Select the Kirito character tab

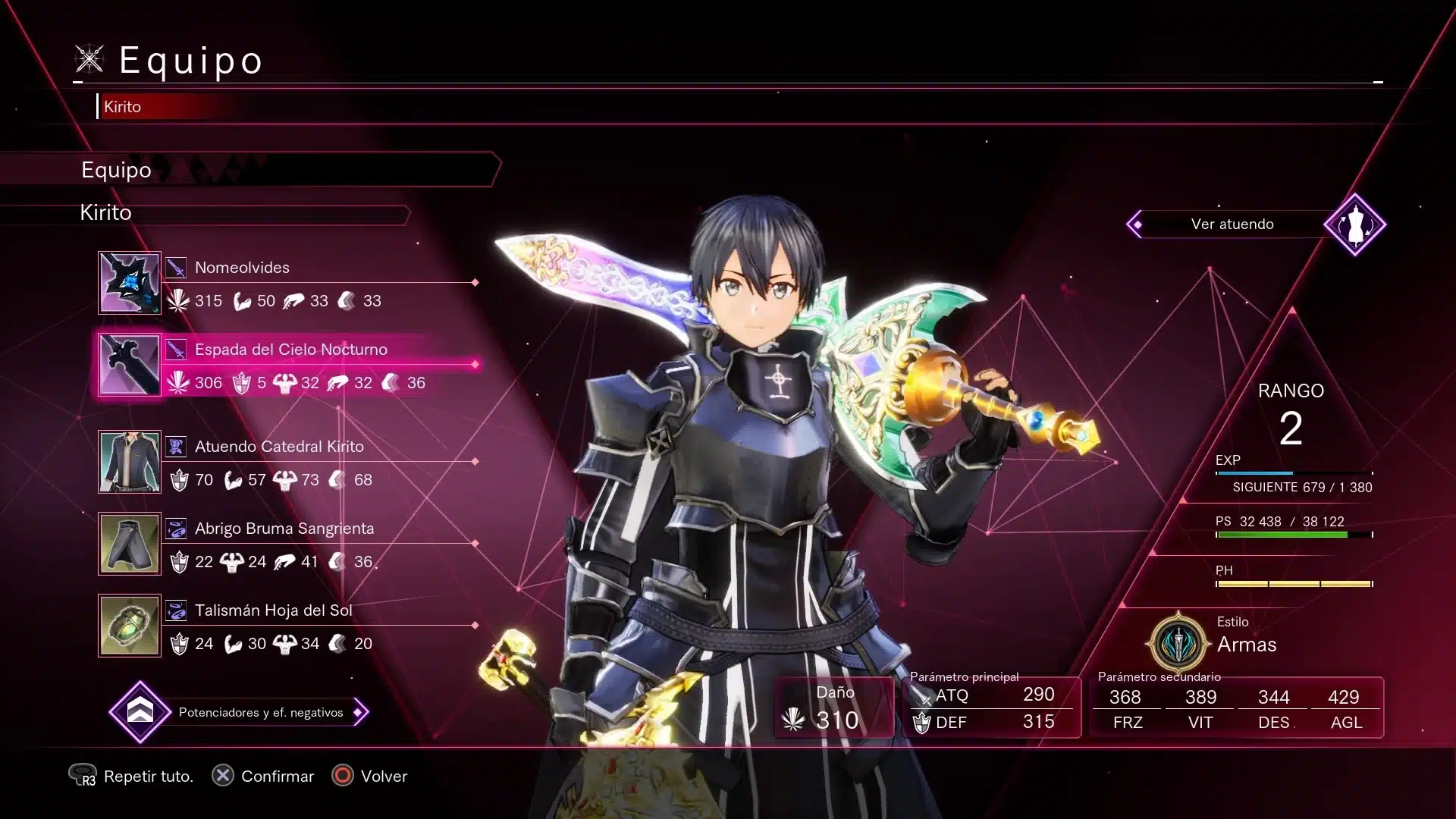click(123, 107)
